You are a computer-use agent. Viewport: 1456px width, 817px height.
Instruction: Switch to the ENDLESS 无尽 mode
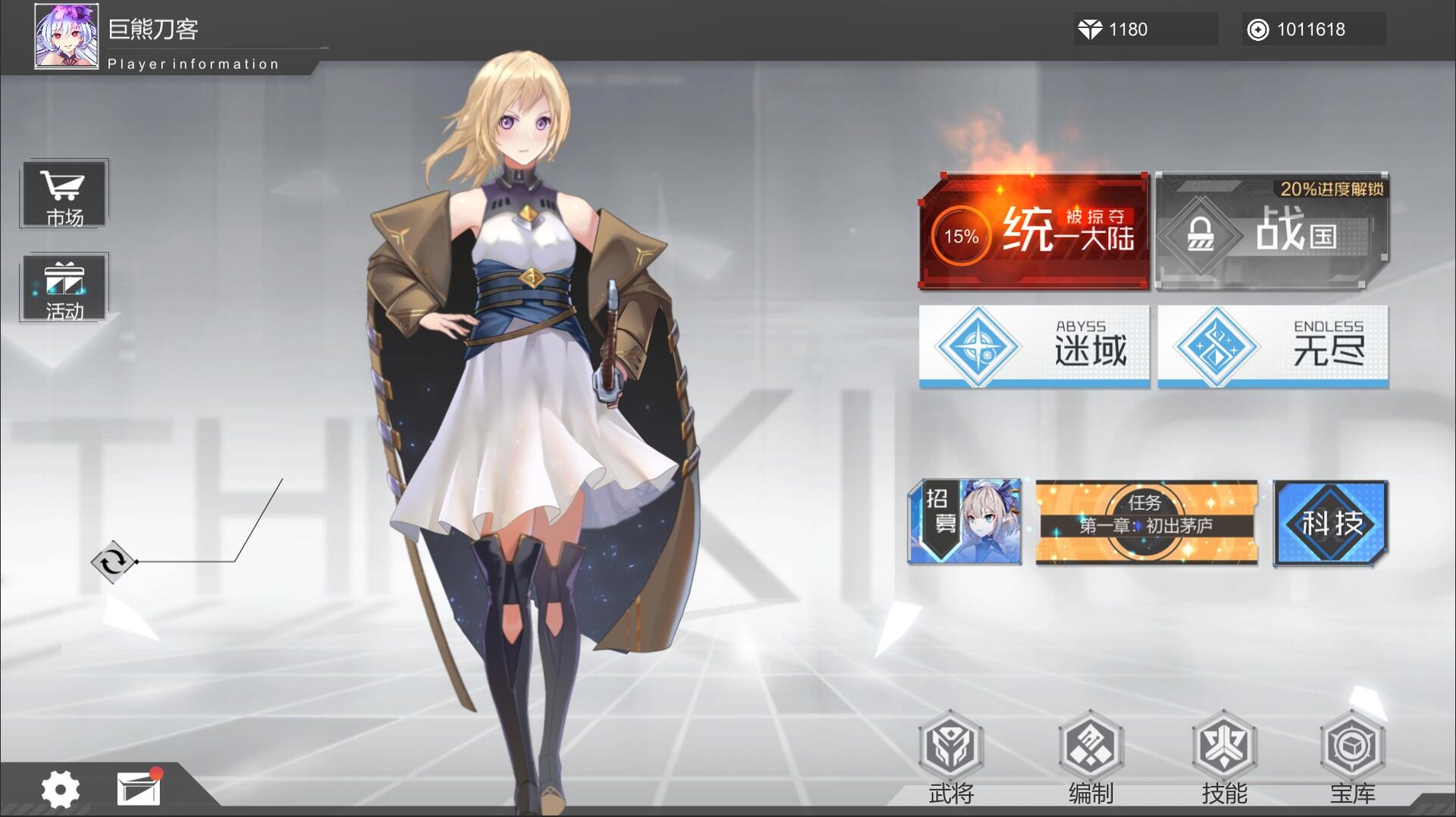1272,347
